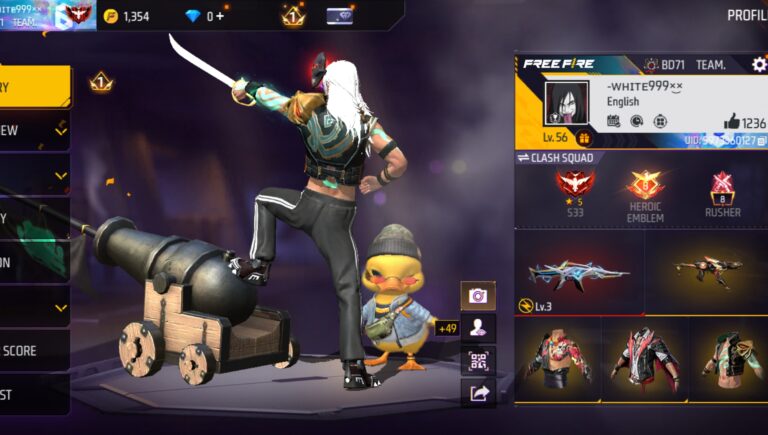The image size is (768, 435).
Task: Tap the gold coin balance icon
Action: (111, 16)
